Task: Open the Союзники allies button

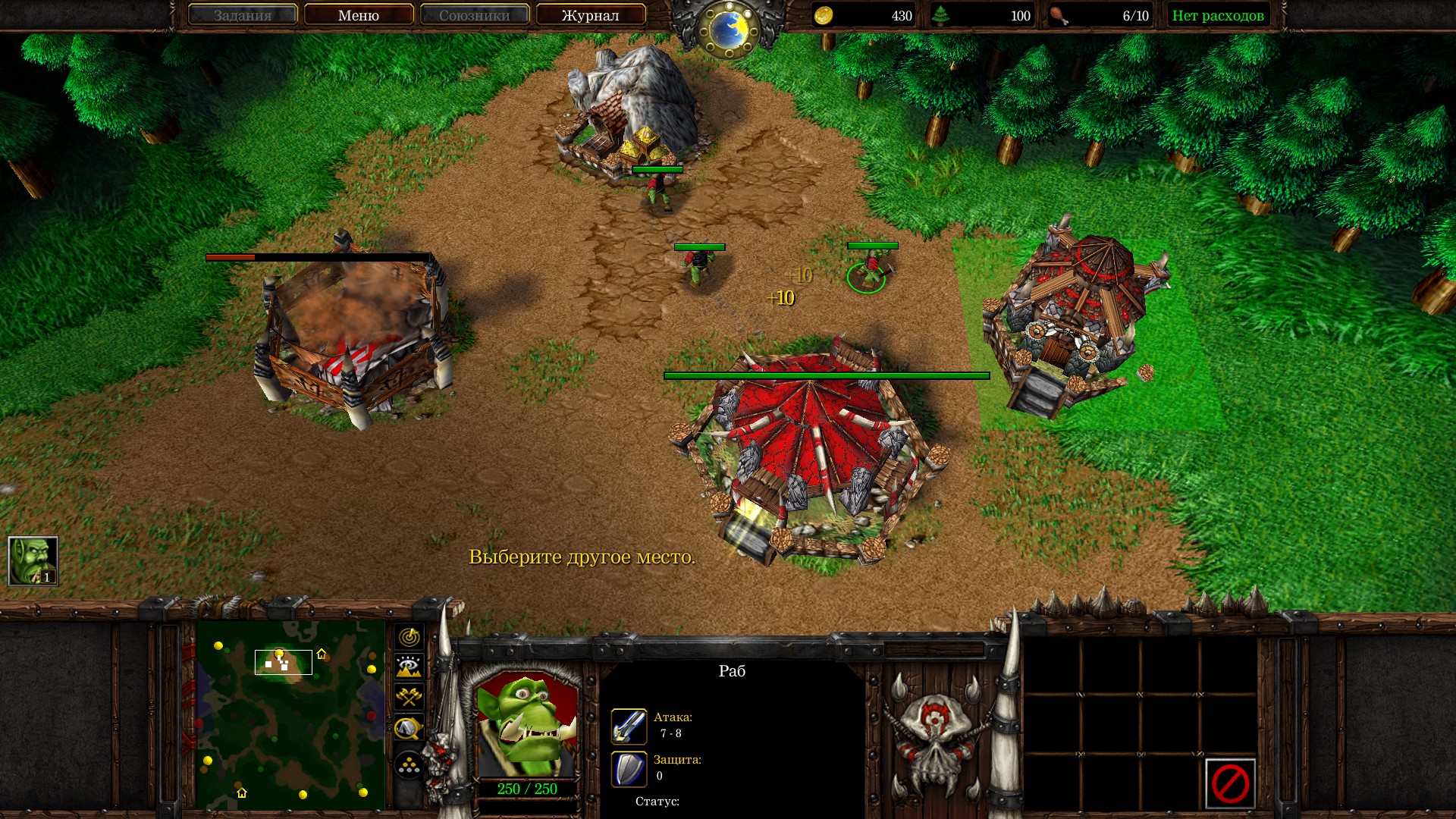Action: click(x=475, y=15)
